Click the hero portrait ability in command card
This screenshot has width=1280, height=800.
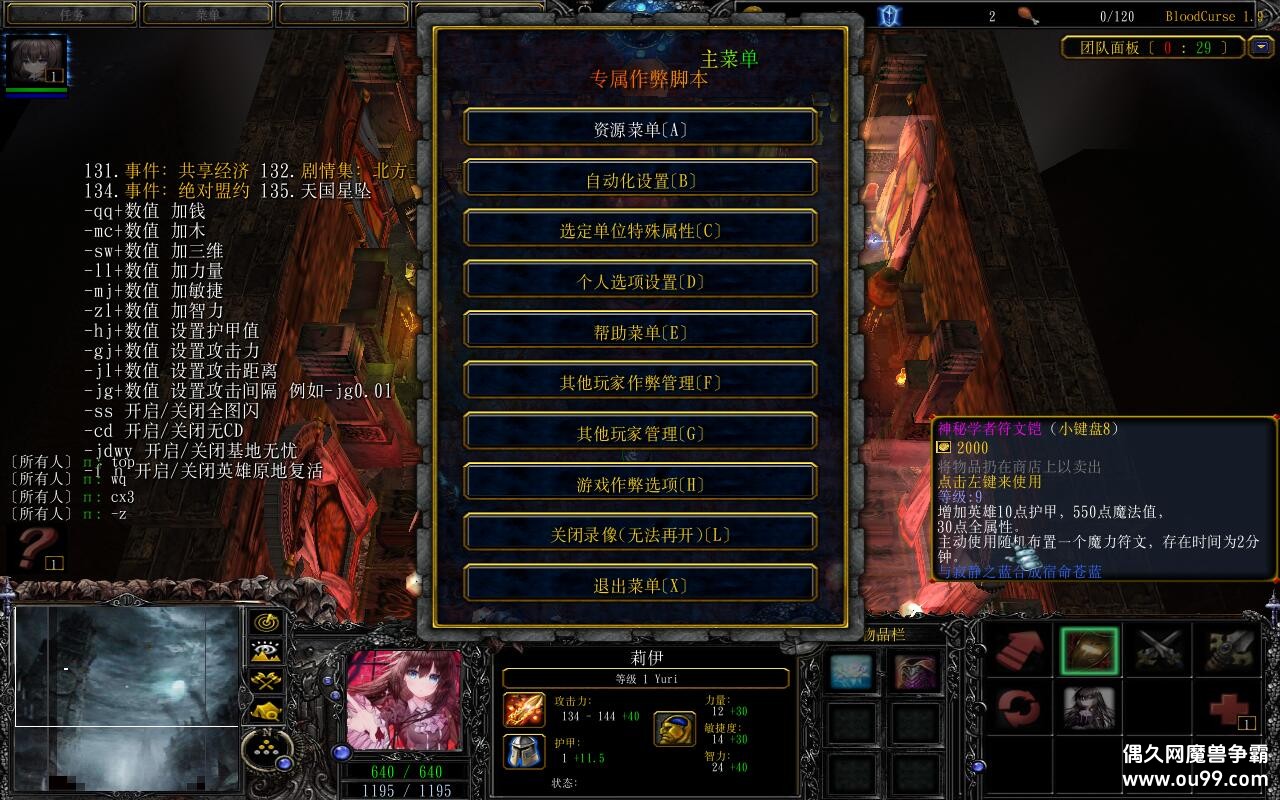pyautogui.click(x=1088, y=707)
